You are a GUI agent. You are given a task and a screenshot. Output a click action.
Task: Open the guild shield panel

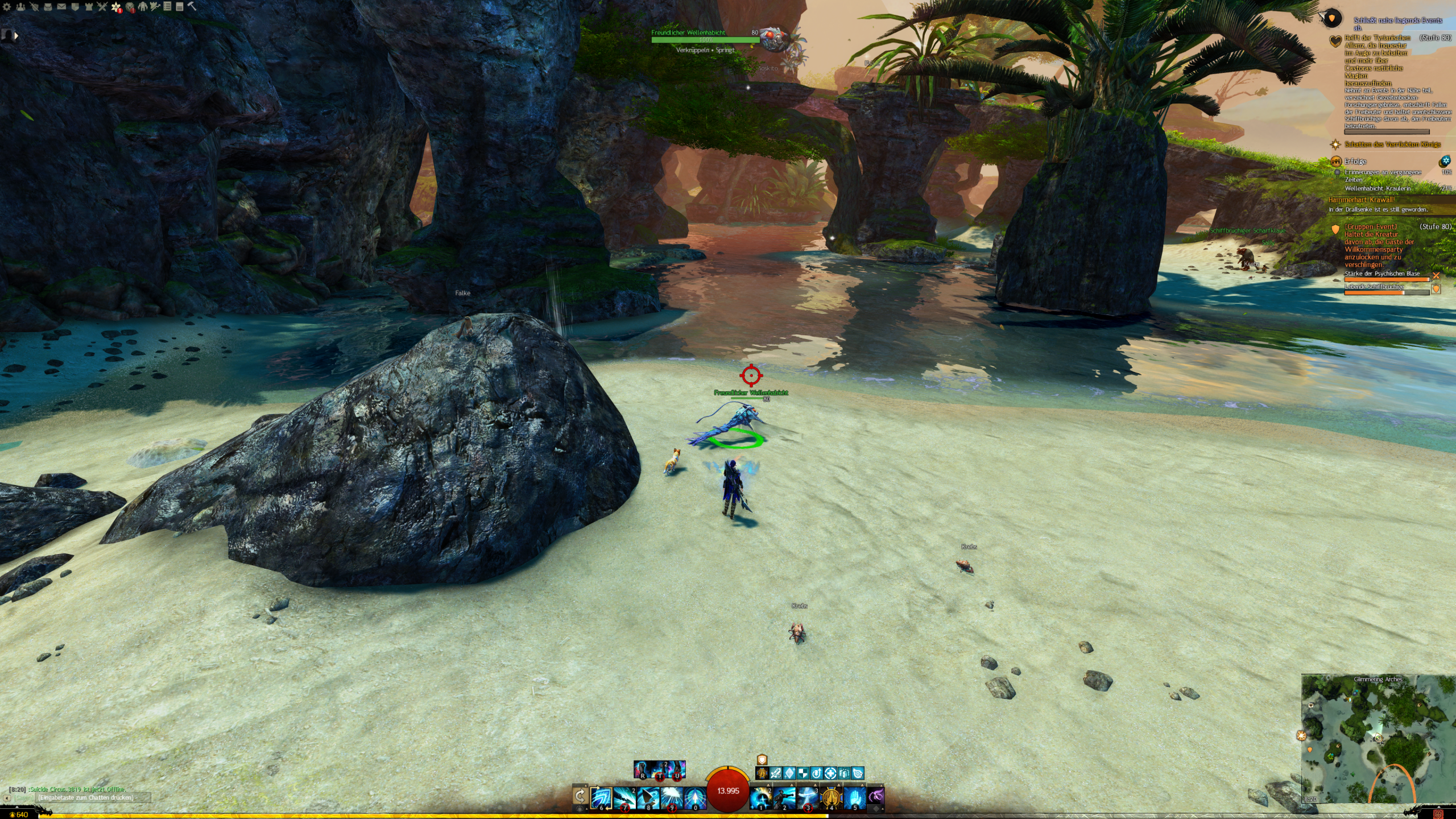pos(75,7)
